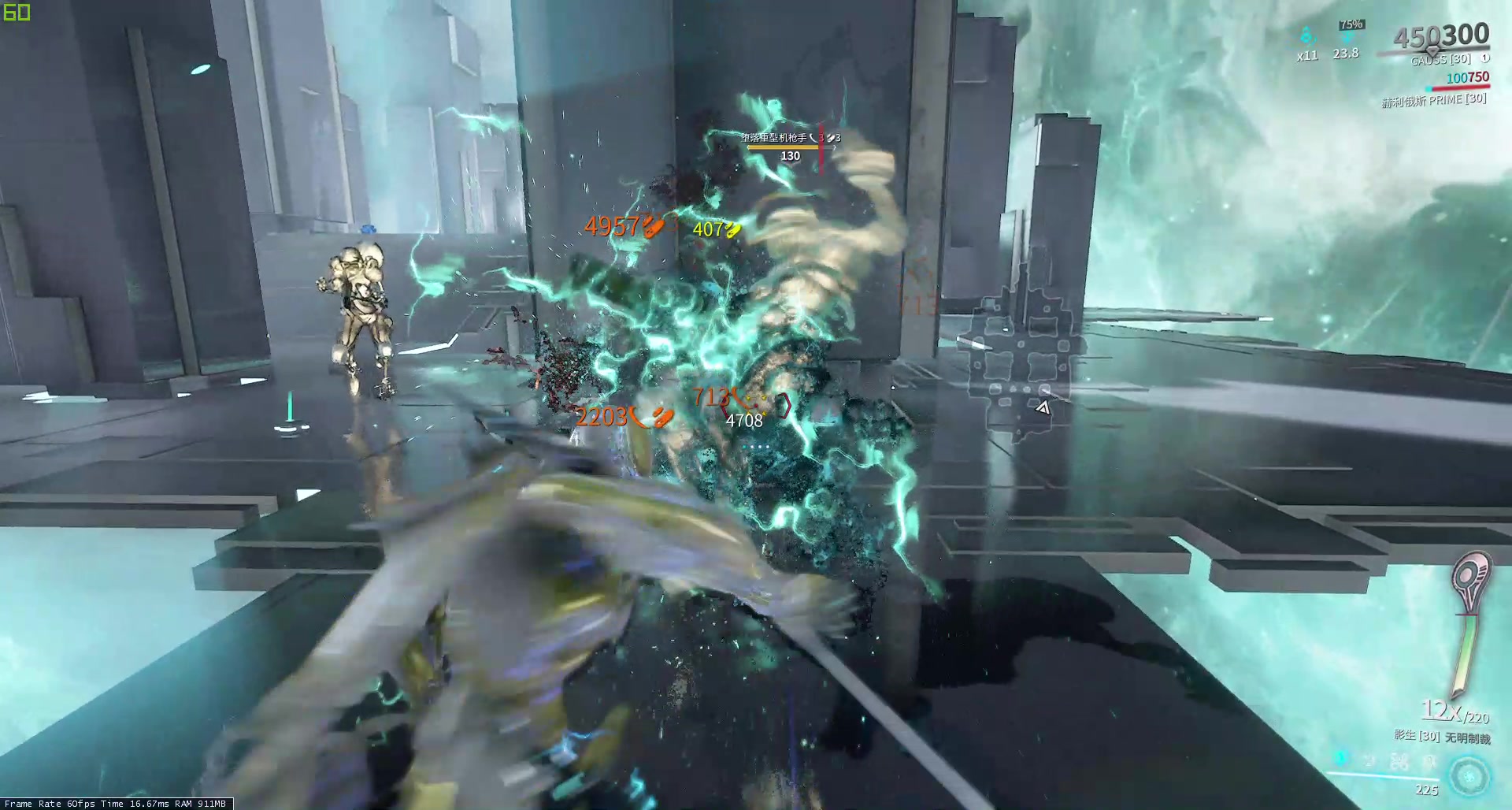Click the buff icon showing x11 stacks

click(1307, 36)
